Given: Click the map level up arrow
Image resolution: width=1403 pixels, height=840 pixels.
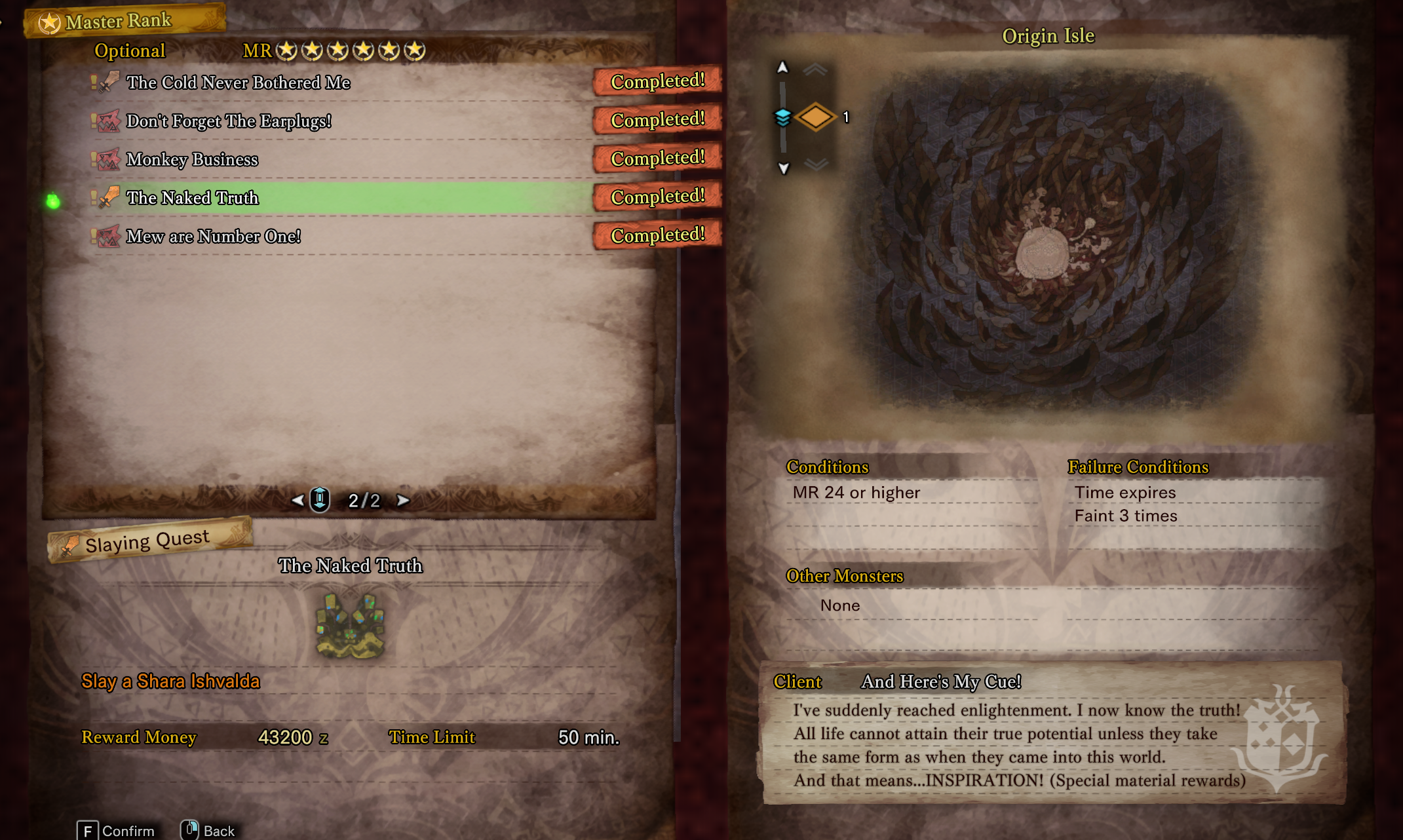Looking at the screenshot, I should click(782, 67).
